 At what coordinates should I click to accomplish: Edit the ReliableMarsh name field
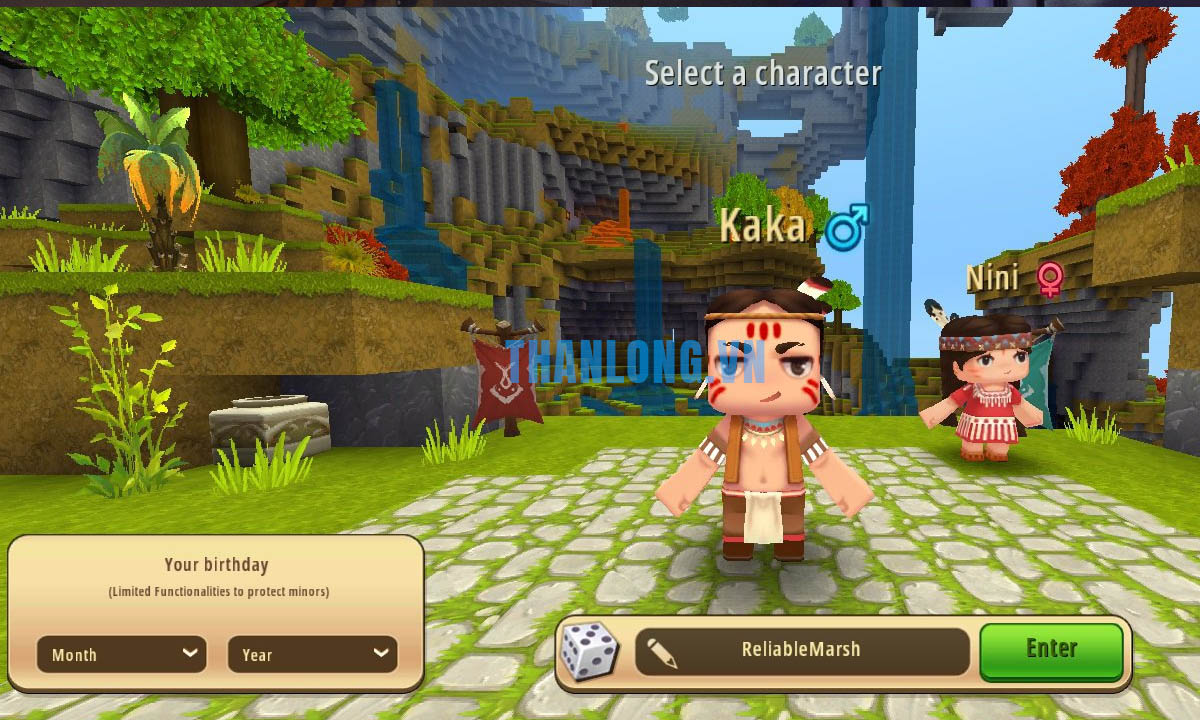click(801, 650)
